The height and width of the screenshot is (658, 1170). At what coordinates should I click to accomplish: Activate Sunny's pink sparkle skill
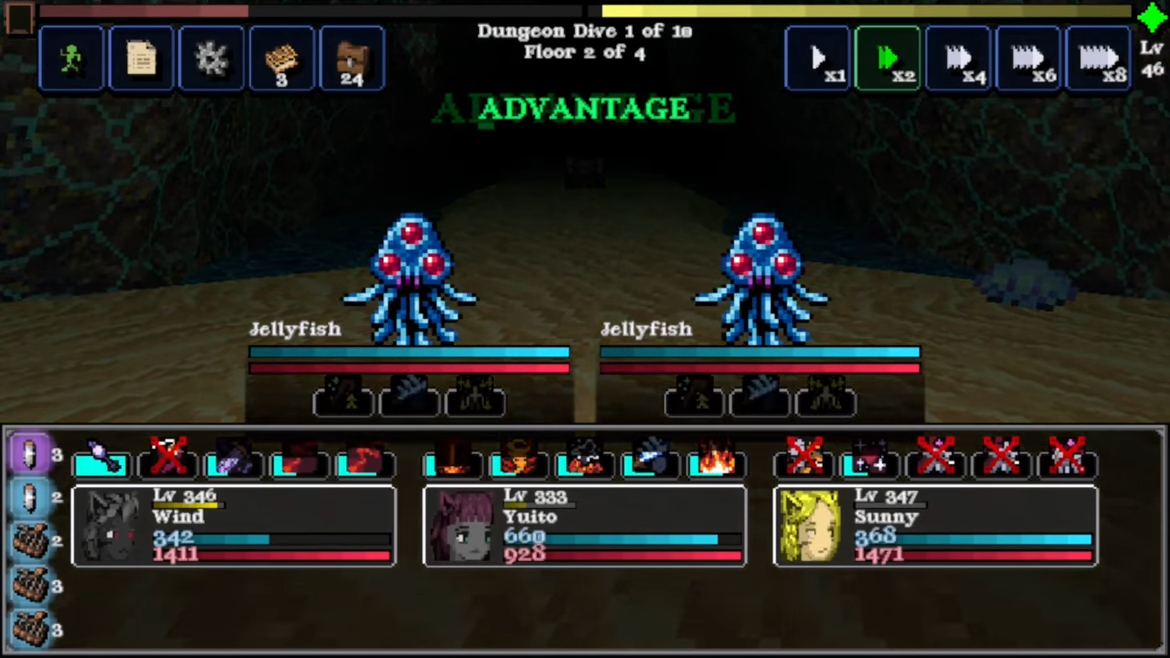point(870,459)
